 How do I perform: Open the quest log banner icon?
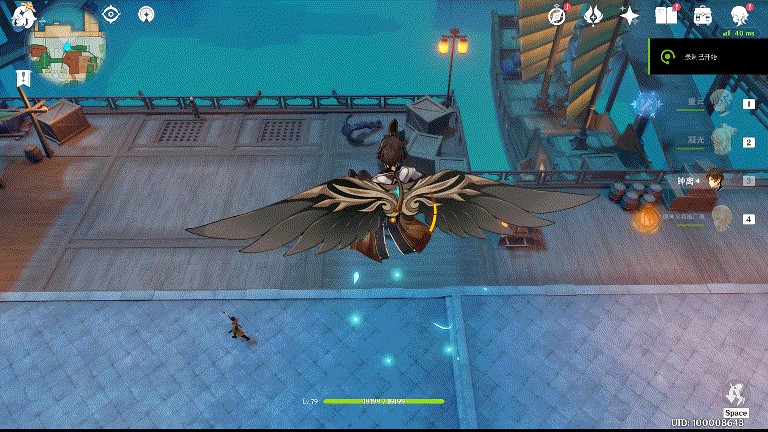click(23, 78)
